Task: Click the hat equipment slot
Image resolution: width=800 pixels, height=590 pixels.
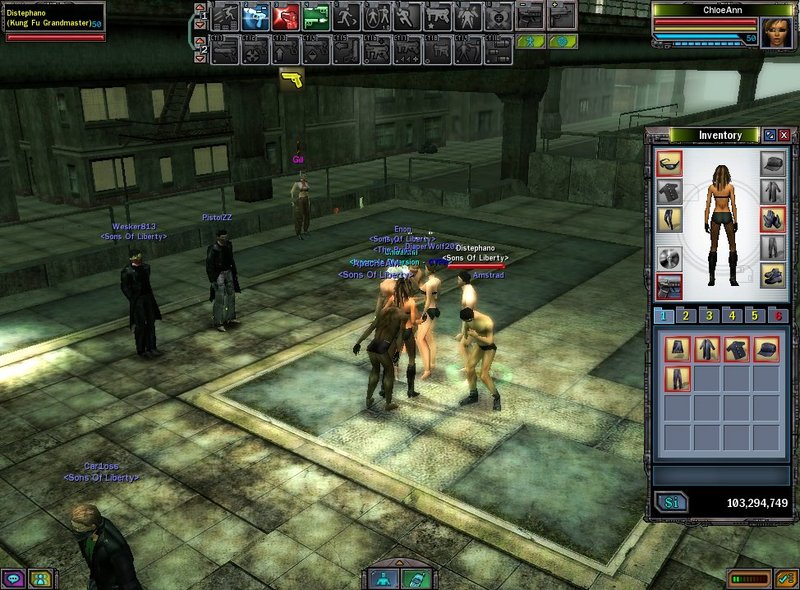Action: pos(771,163)
